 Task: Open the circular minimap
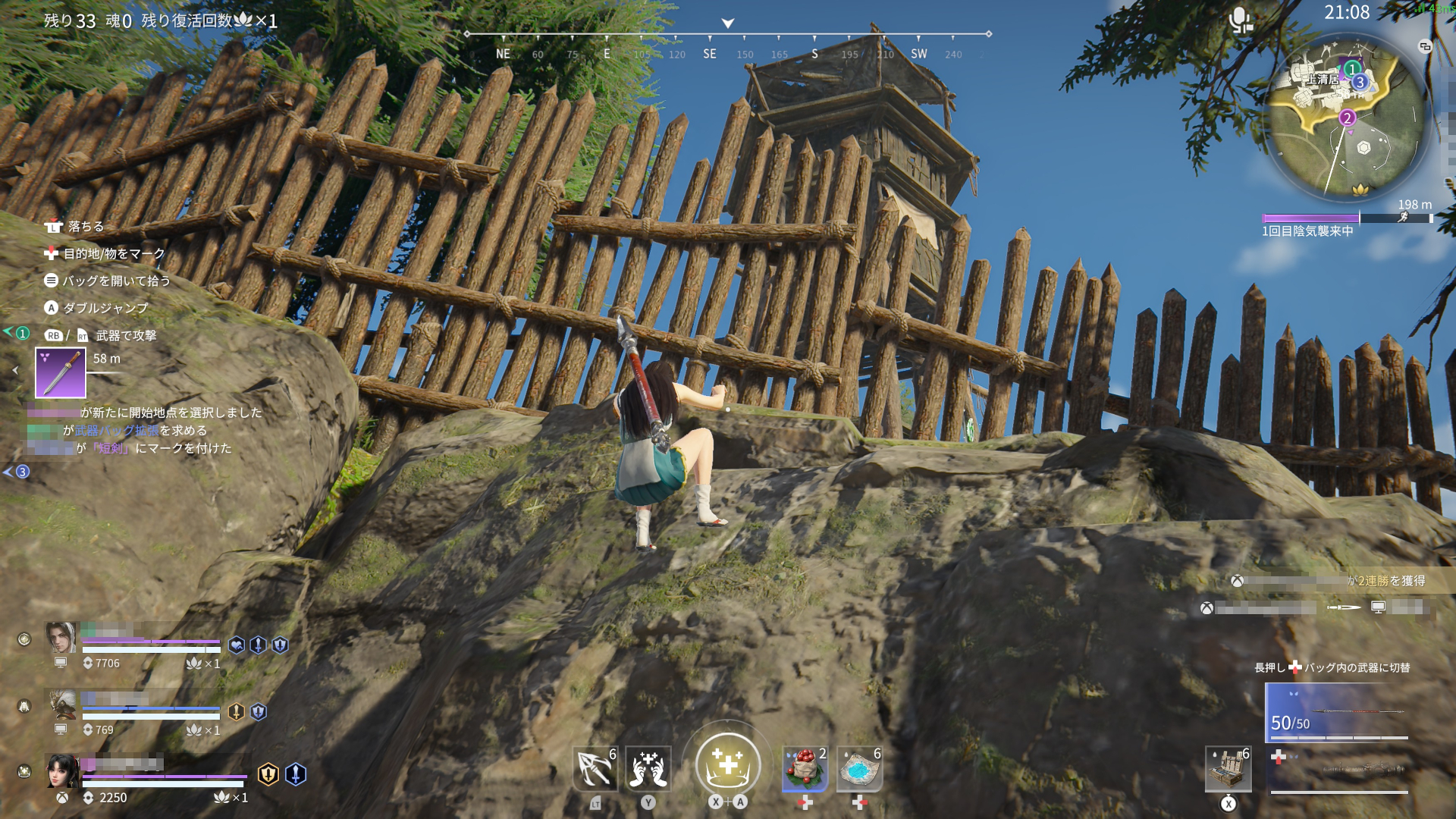[1348, 118]
